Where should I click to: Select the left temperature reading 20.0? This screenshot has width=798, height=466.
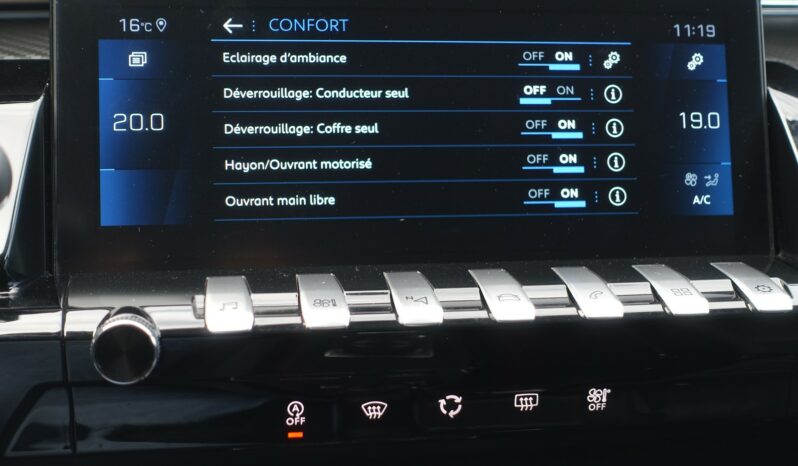tap(138, 123)
